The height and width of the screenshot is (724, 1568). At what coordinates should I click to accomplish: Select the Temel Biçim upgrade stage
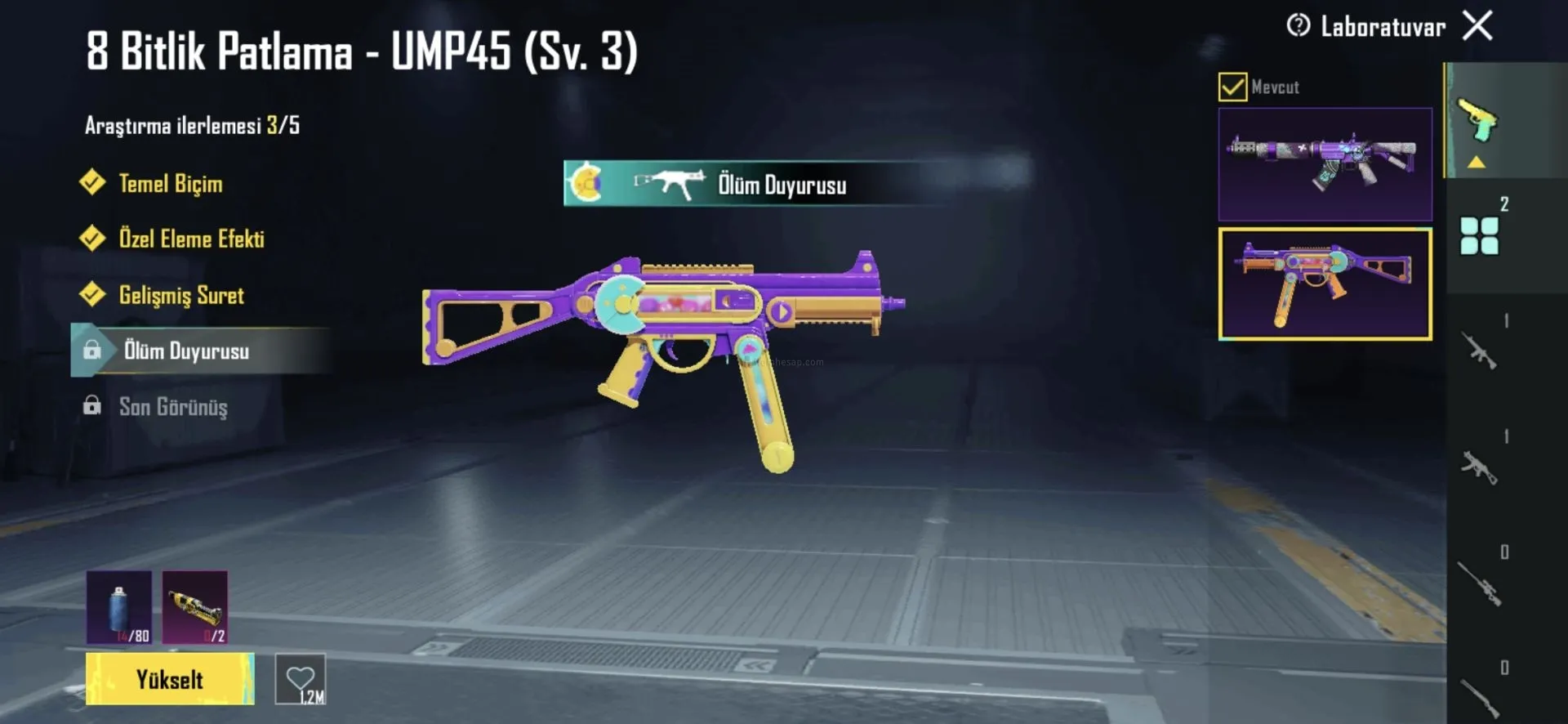(x=170, y=183)
